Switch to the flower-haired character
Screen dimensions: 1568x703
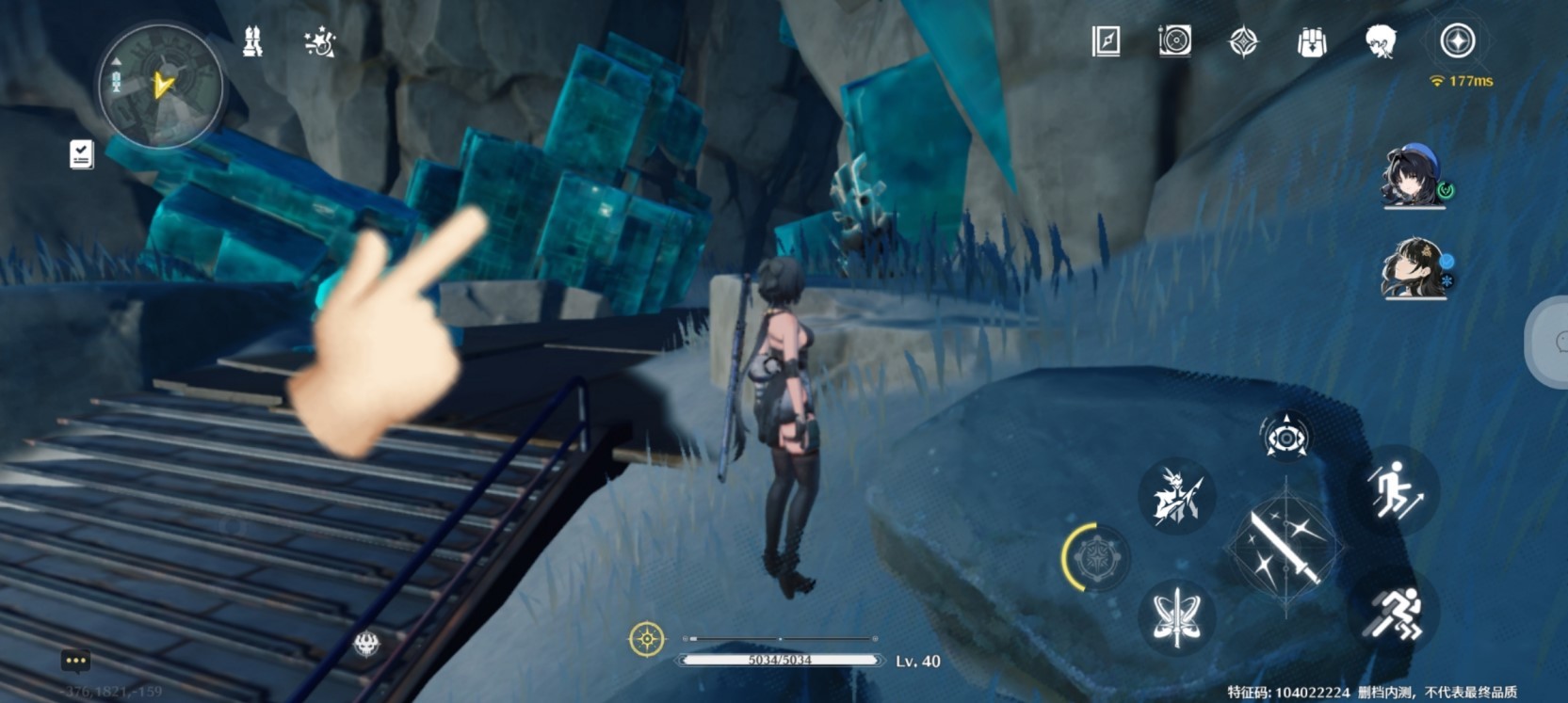coord(1414,268)
